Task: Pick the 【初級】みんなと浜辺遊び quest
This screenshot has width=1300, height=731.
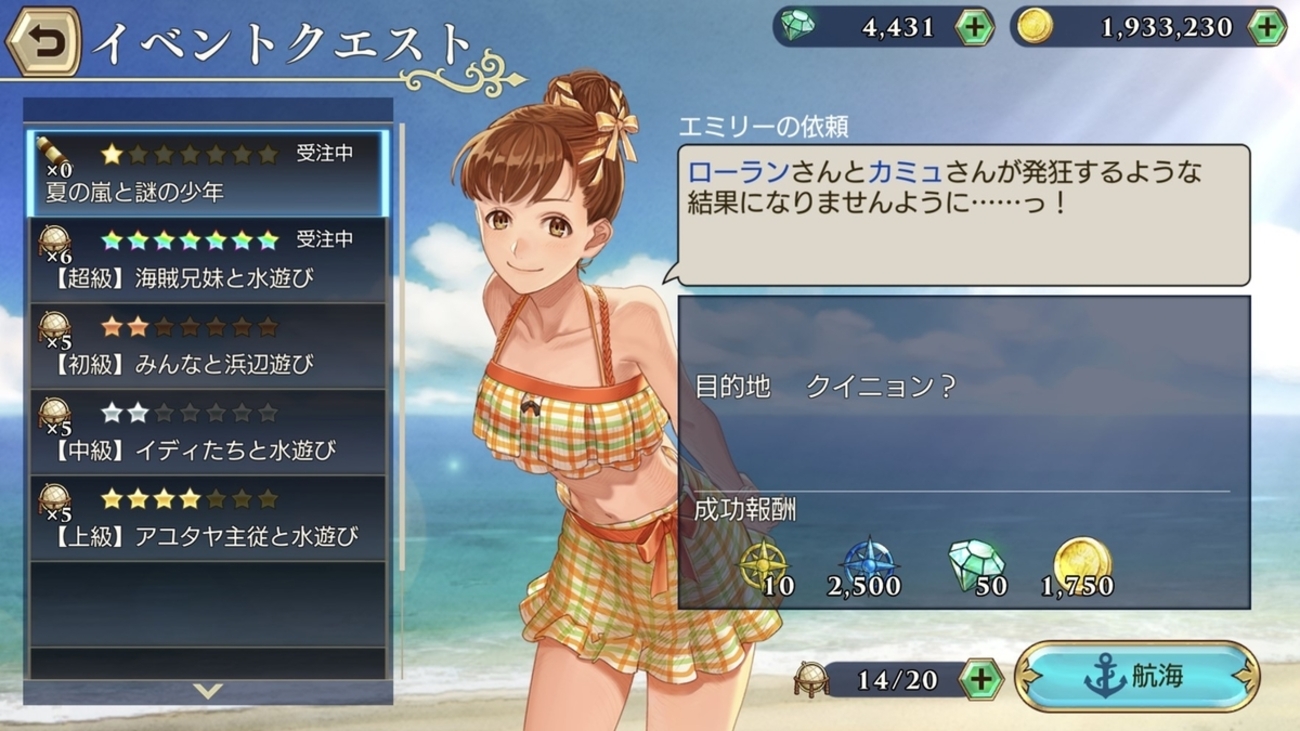Action: click(x=208, y=346)
